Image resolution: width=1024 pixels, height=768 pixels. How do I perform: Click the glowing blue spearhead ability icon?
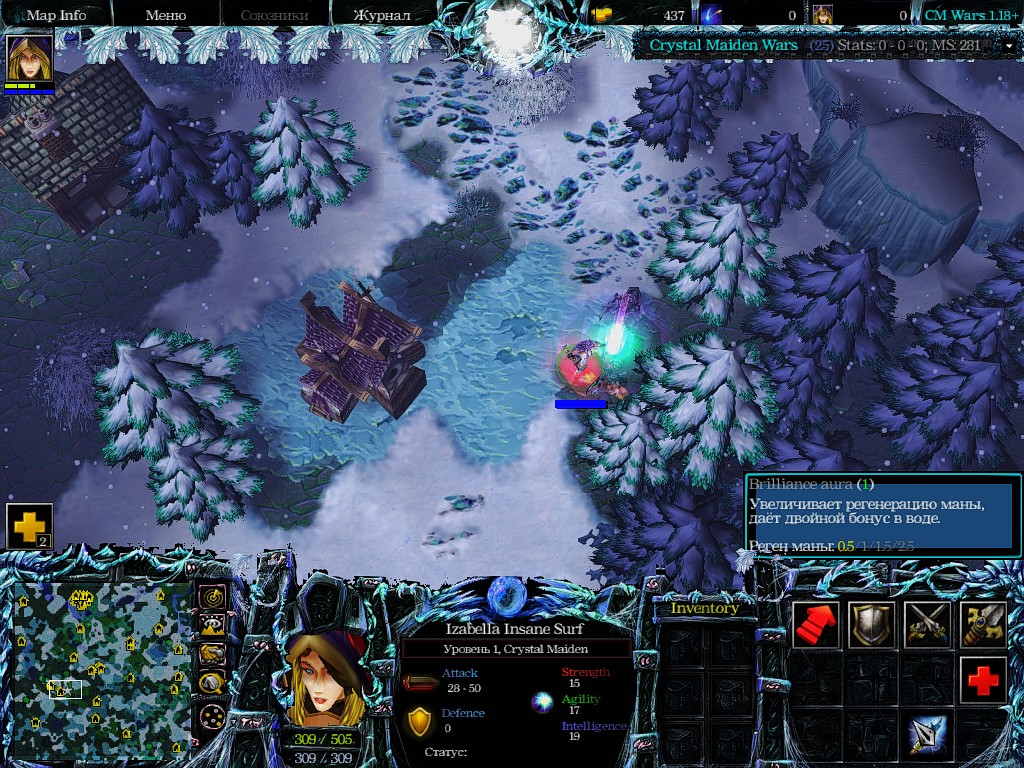[x=928, y=737]
